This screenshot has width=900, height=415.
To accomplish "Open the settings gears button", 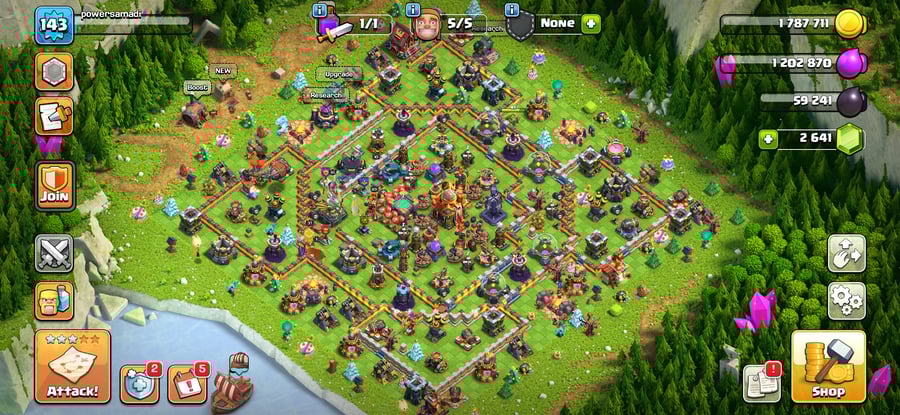I will [846, 299].
